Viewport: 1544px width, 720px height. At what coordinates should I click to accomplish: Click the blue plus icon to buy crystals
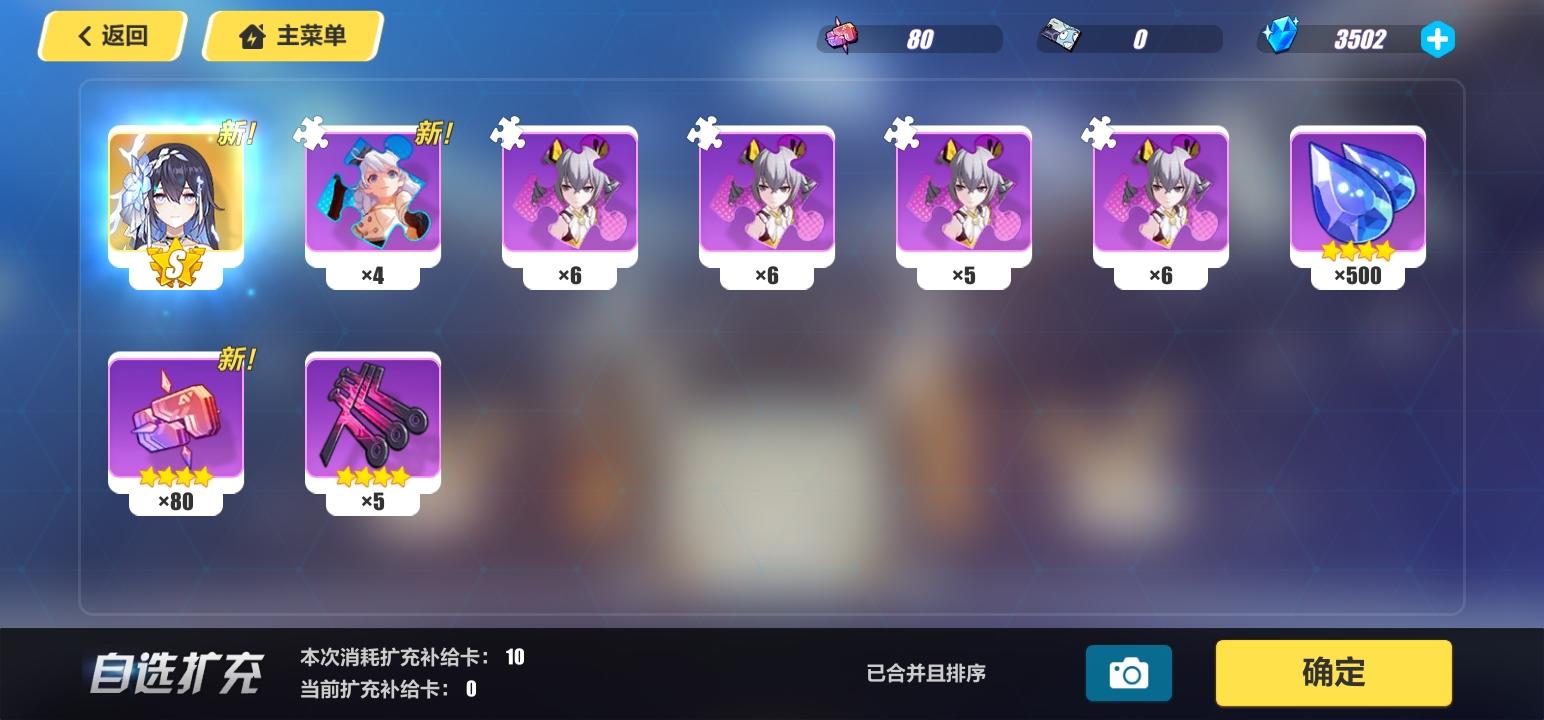(1437, 40)
